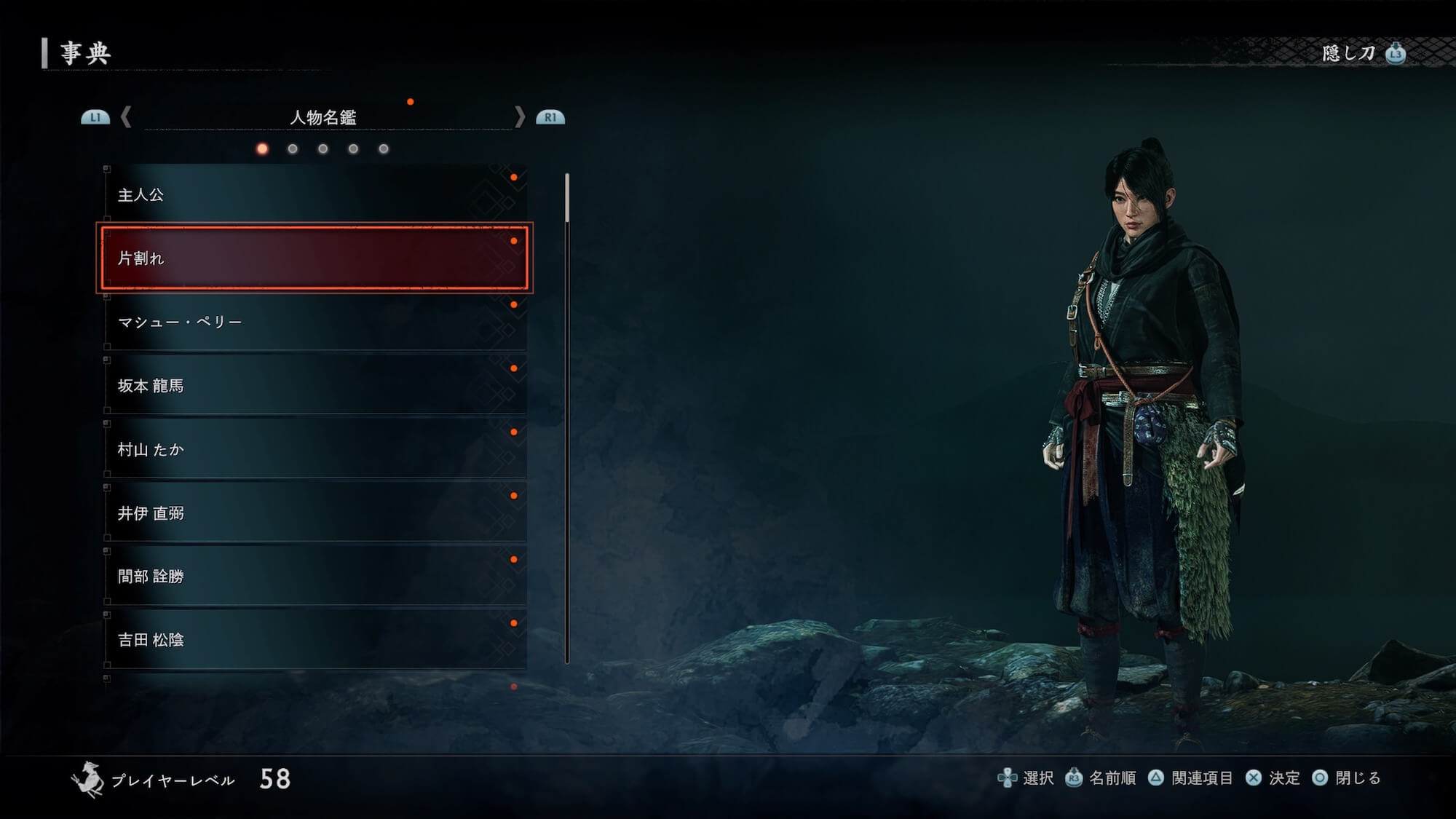1456x819 pixels.
Task: Open the 吉田 松陰 entry
Action: point(314,640)
